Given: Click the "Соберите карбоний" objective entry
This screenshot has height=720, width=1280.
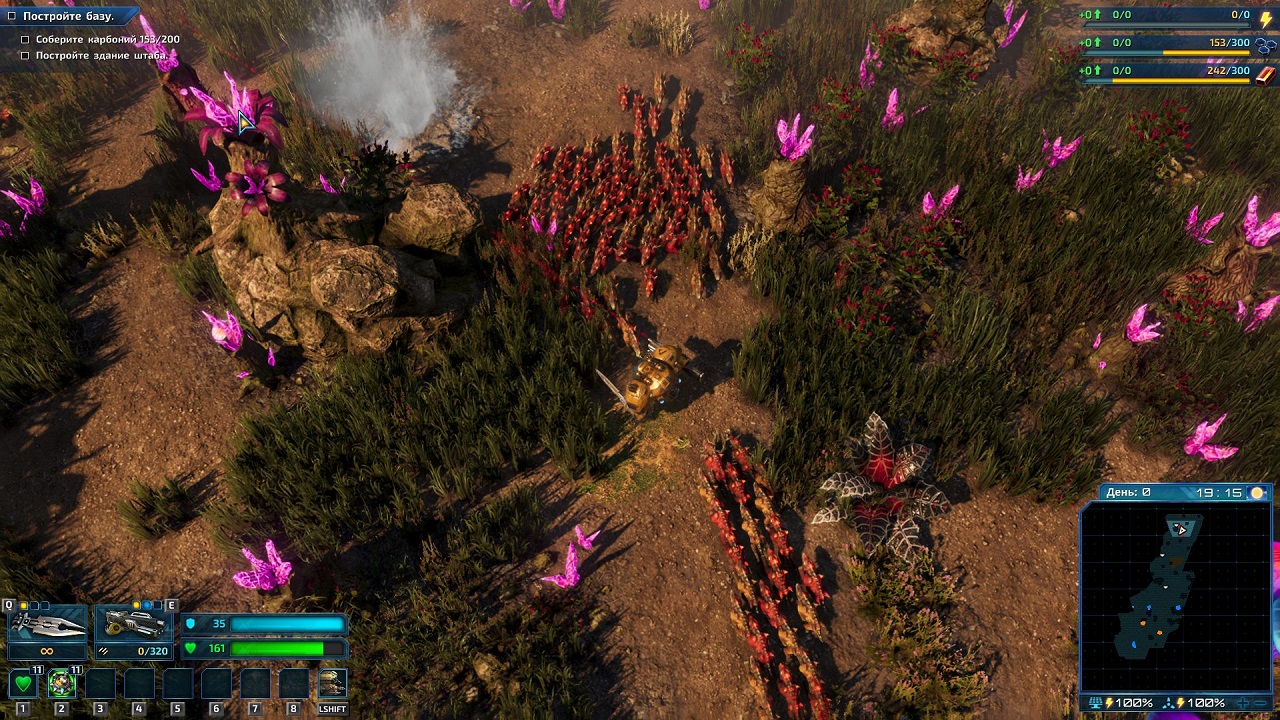Looking at the screenshot, I should pyautogui.click(x=107, y=40).
